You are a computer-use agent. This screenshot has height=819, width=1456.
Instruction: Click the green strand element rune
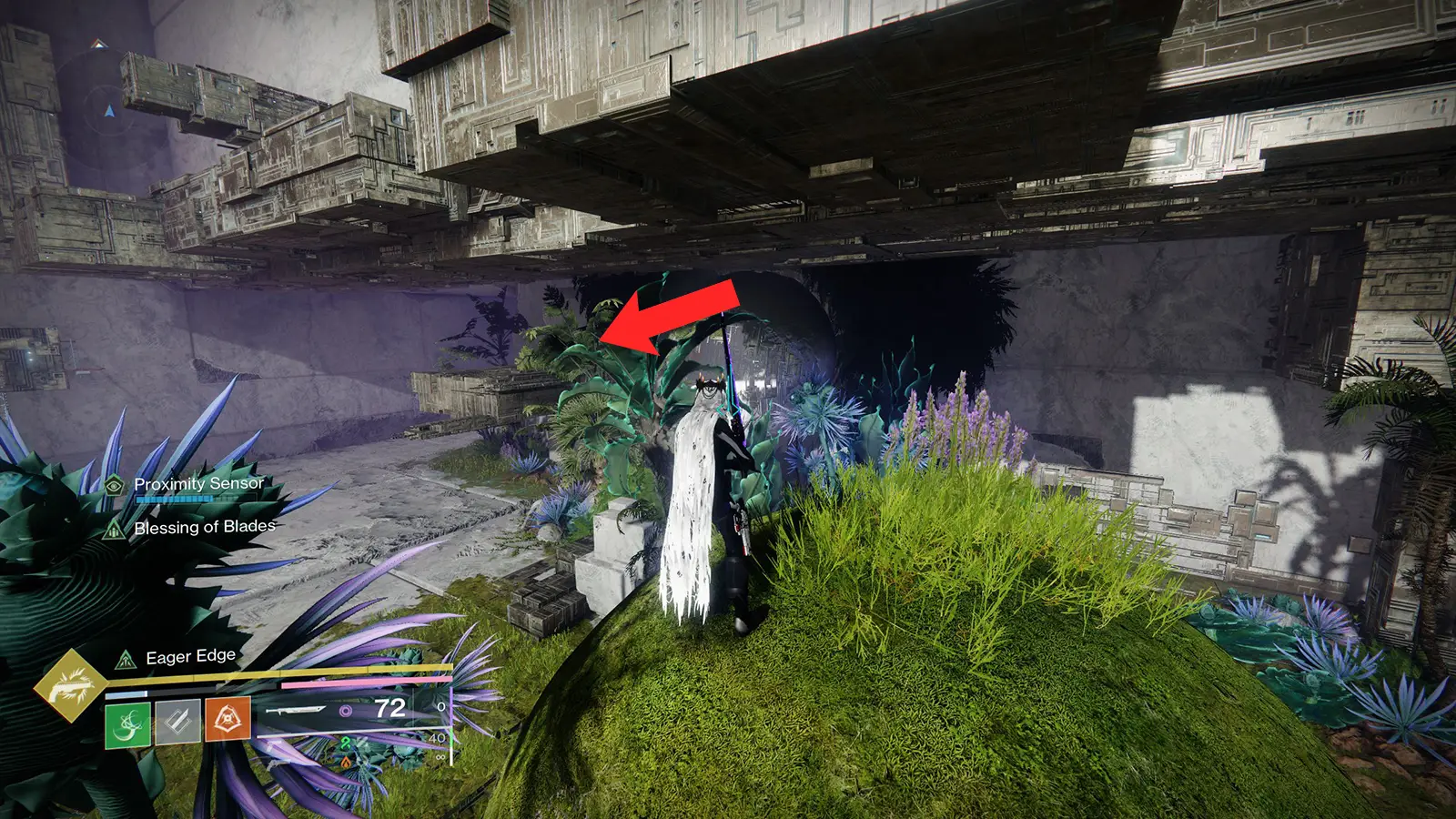pyautogui.click(x=345, y=743)
